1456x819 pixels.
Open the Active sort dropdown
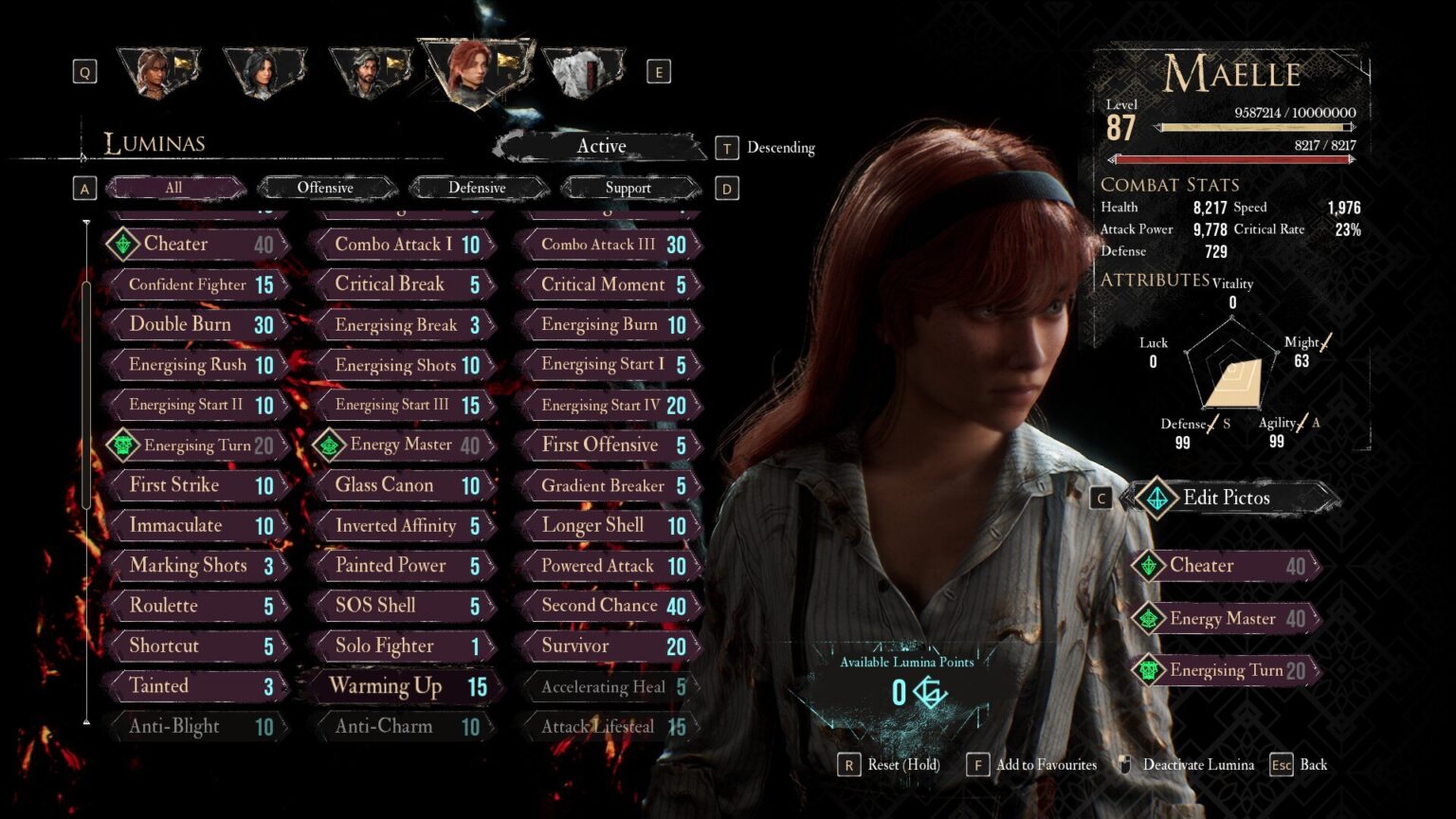point(601,146)
